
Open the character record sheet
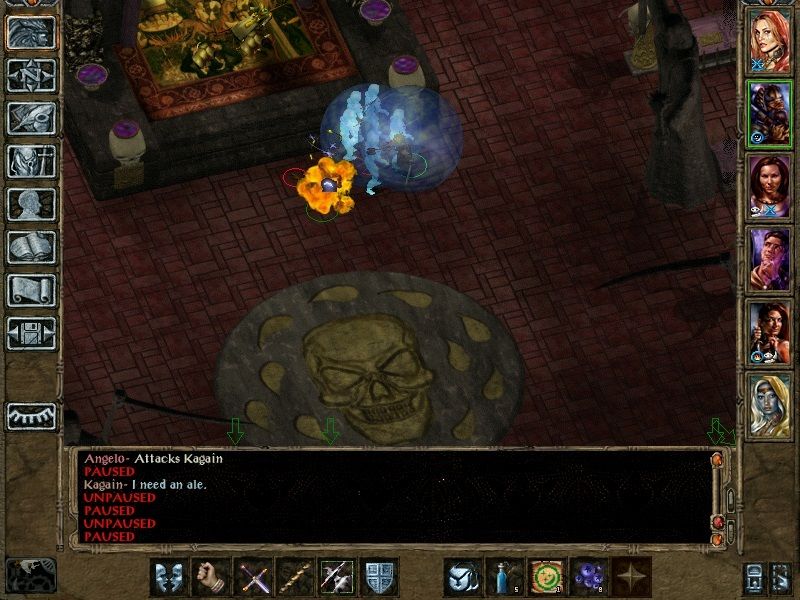click(31, 204)
